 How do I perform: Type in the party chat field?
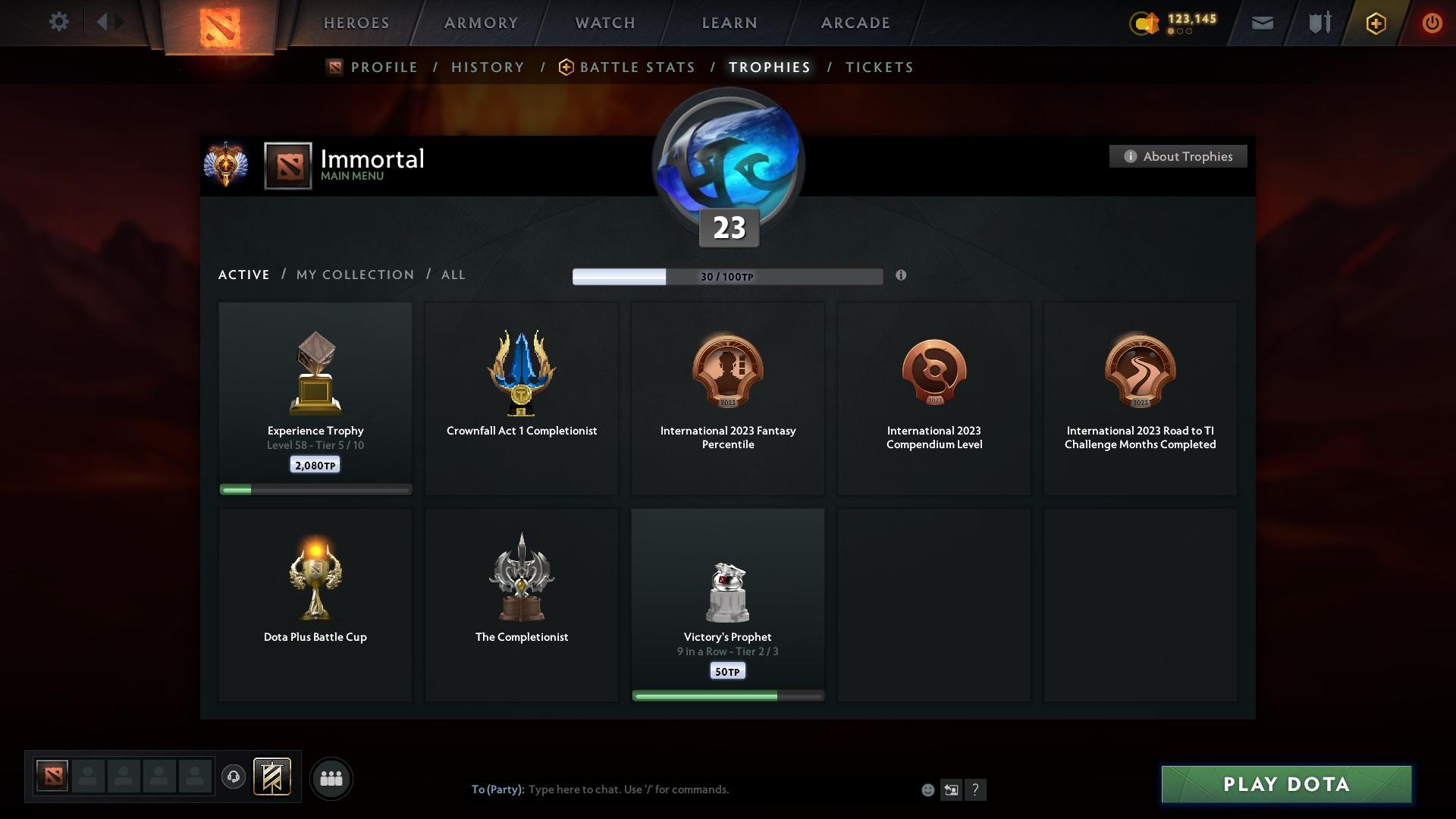[629, 789]
